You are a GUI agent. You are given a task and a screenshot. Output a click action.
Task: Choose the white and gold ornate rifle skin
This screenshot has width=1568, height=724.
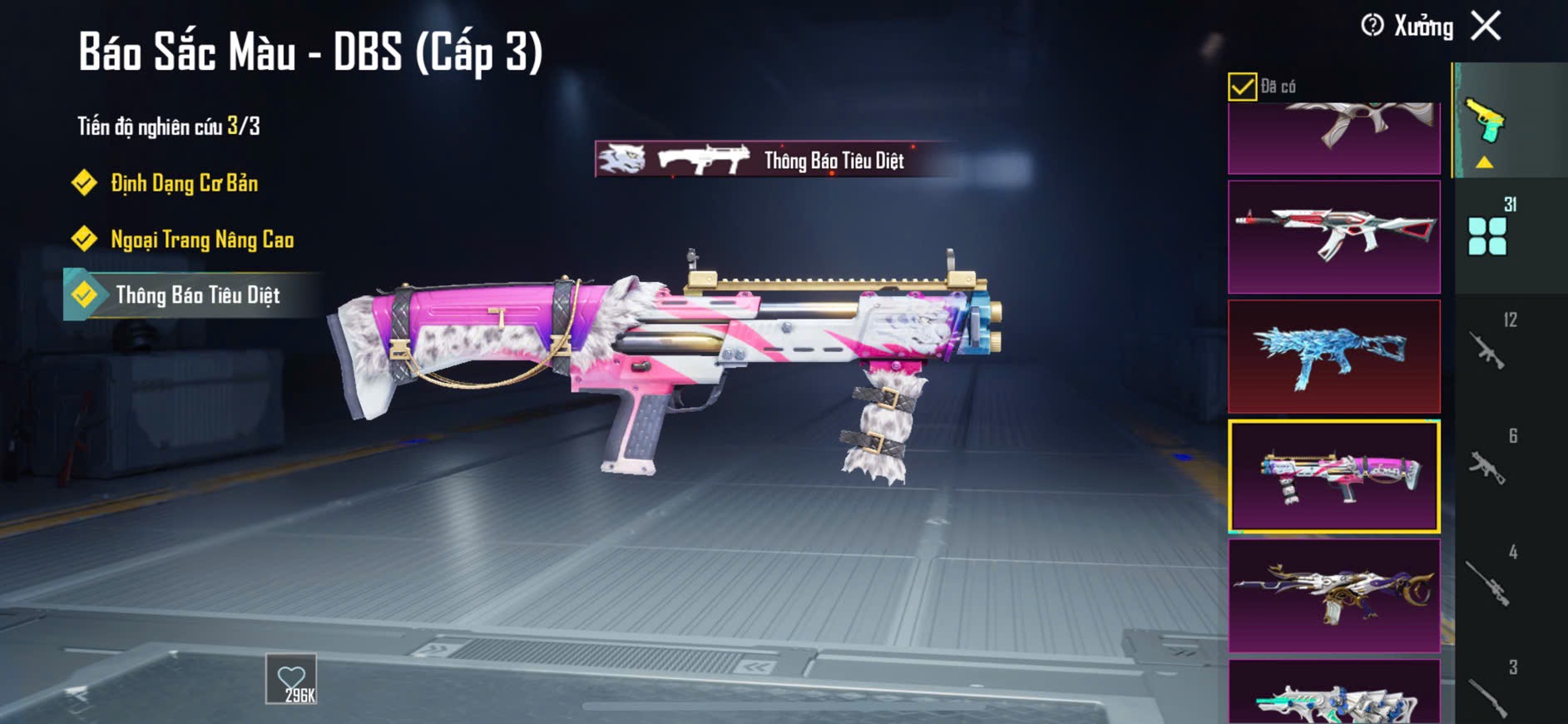click(1333, 595)
